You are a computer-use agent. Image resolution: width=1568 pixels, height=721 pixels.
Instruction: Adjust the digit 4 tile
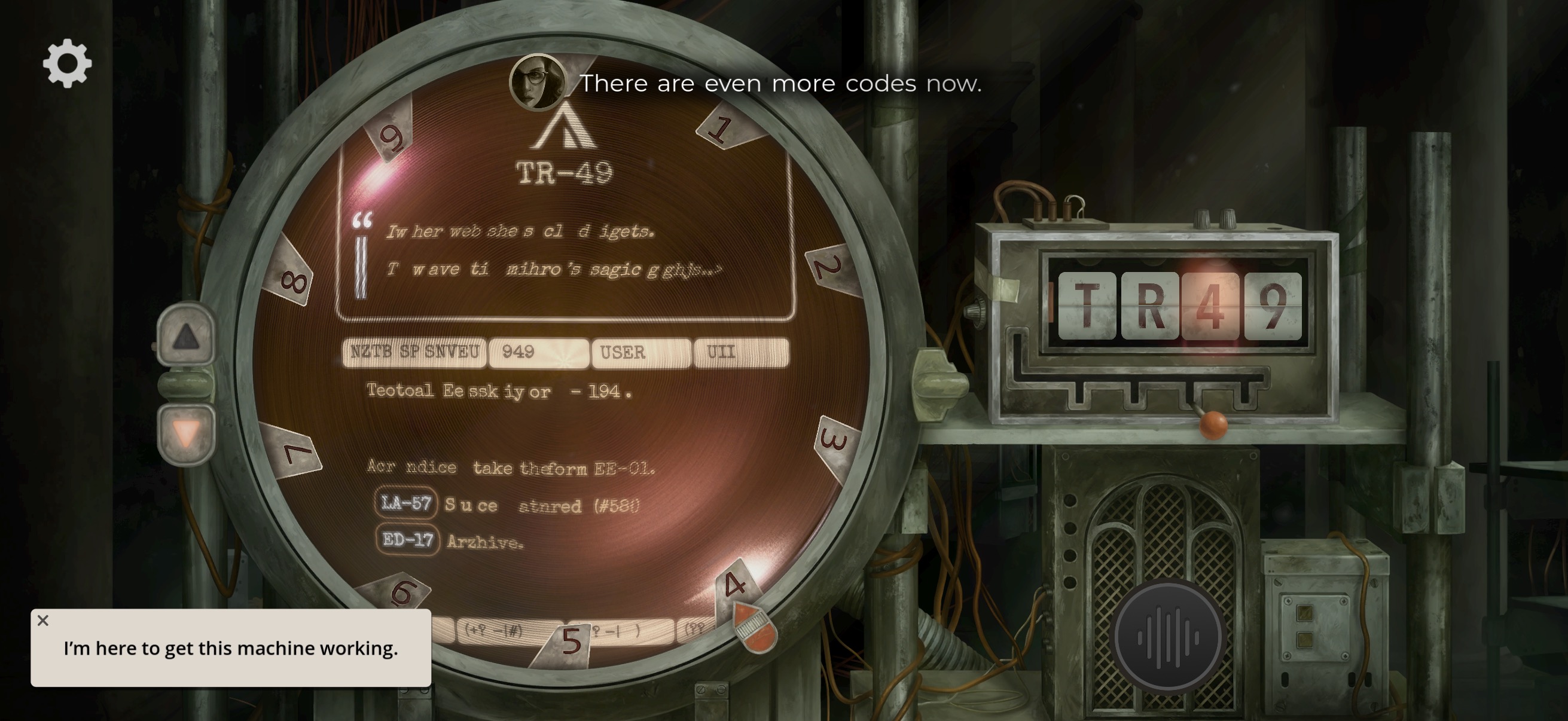click(x=1210, y=305)
